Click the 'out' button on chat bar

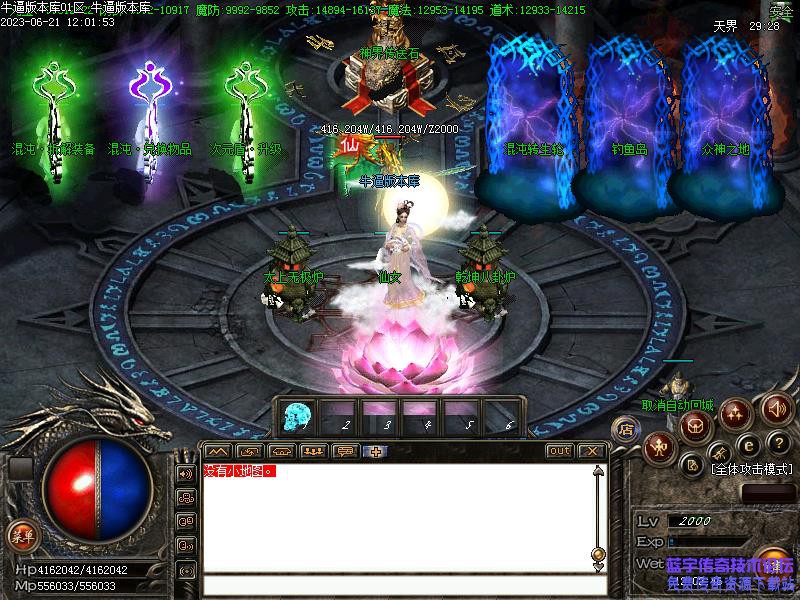[560, 451]
